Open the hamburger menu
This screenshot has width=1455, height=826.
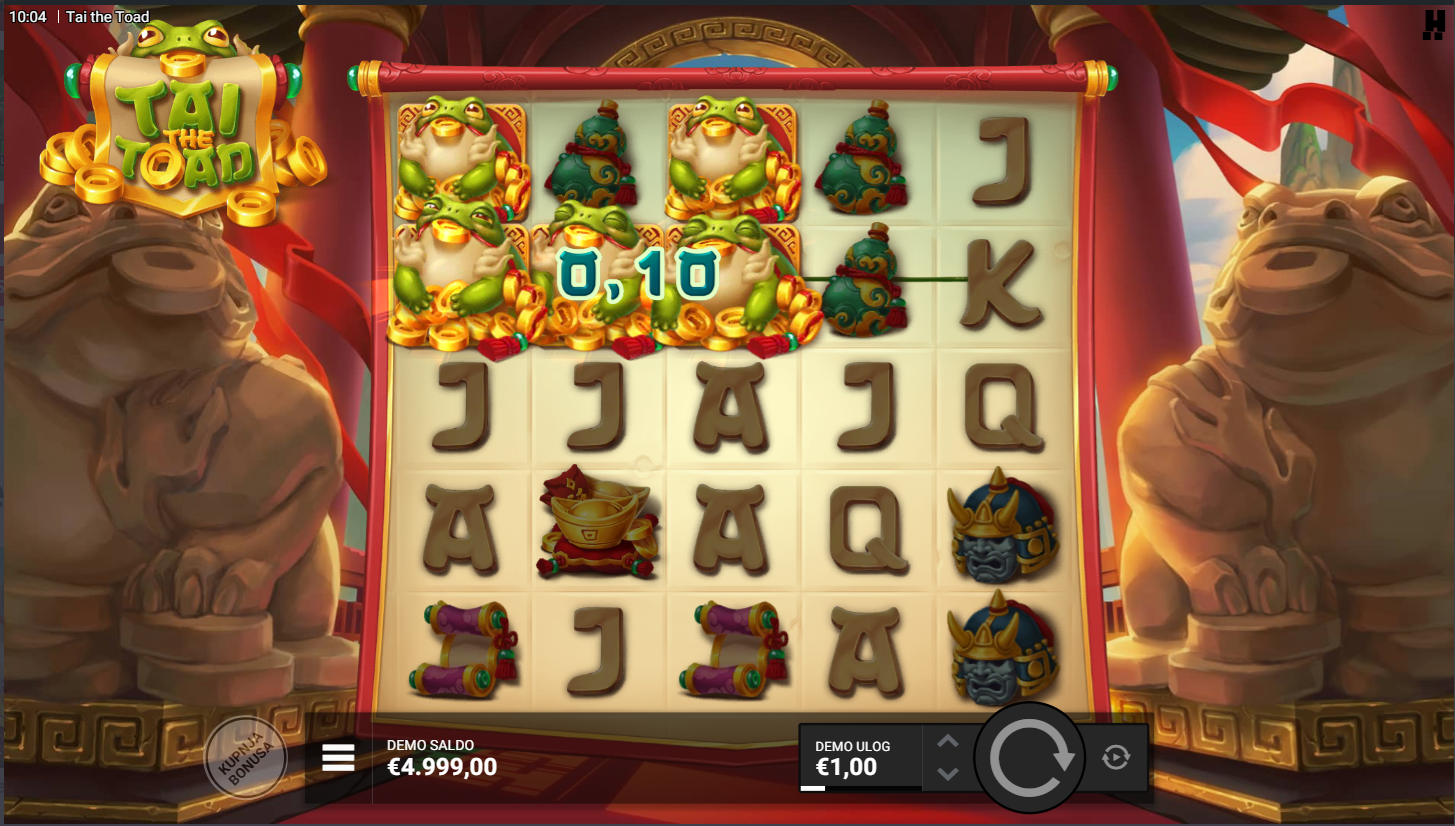[339, 758]
